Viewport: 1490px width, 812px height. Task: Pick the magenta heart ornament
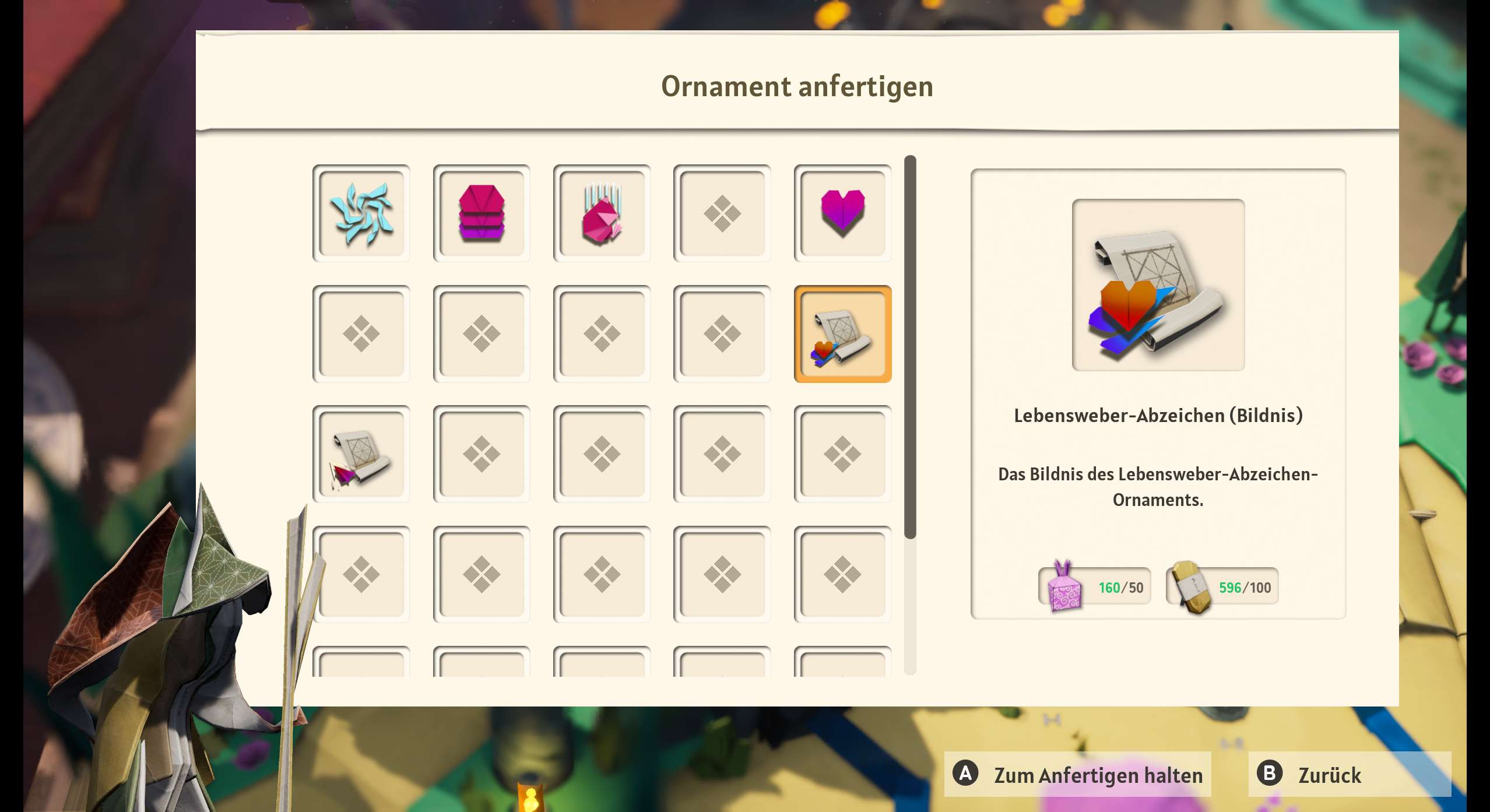coord(842,213)
